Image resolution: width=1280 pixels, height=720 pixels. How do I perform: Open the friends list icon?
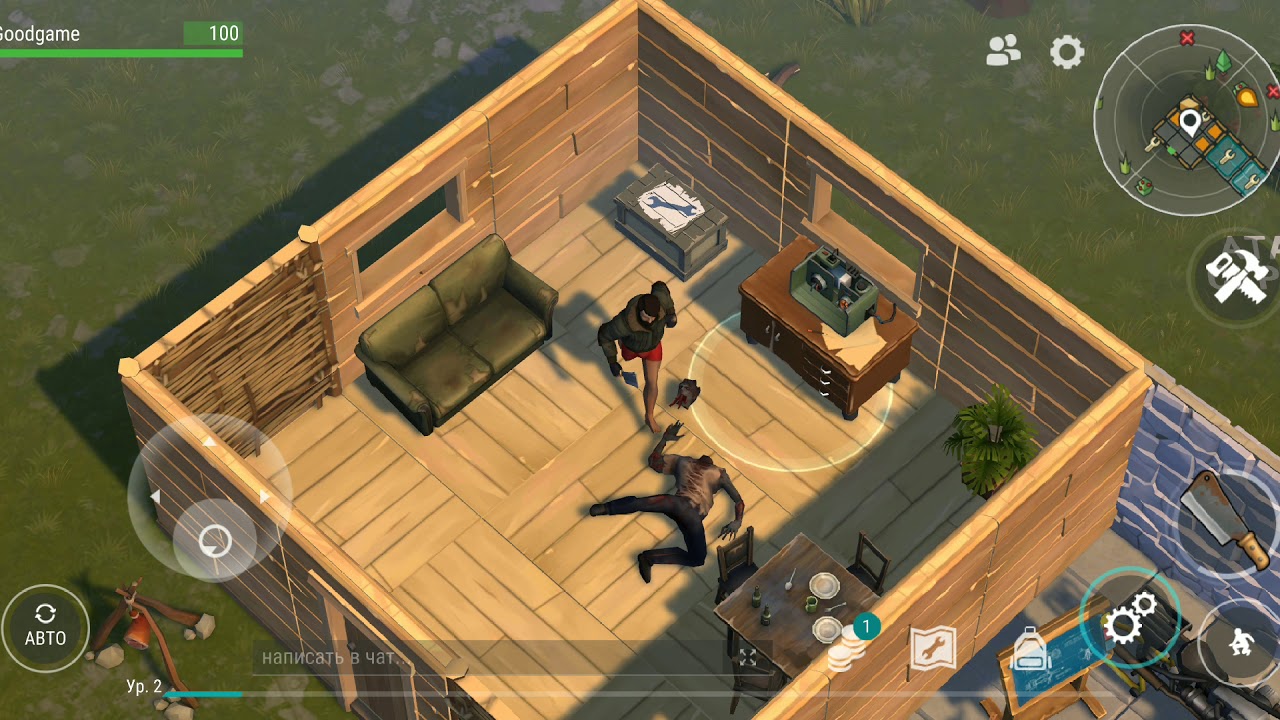[x=1003, y=51]
